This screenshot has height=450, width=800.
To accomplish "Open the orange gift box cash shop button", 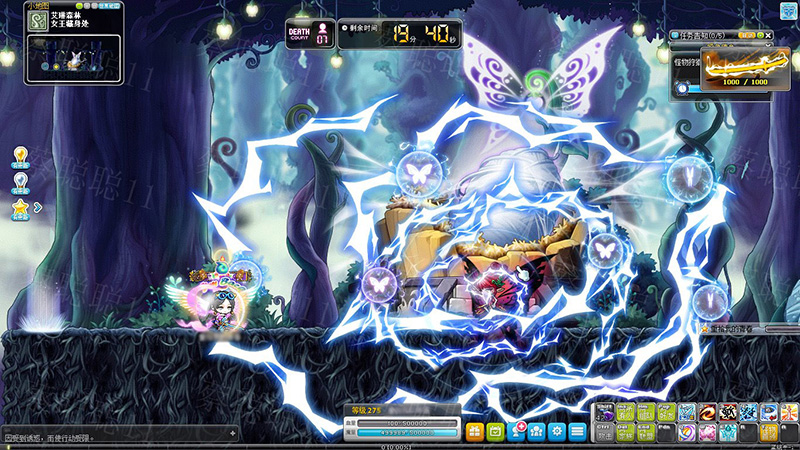I will point(474,431).
